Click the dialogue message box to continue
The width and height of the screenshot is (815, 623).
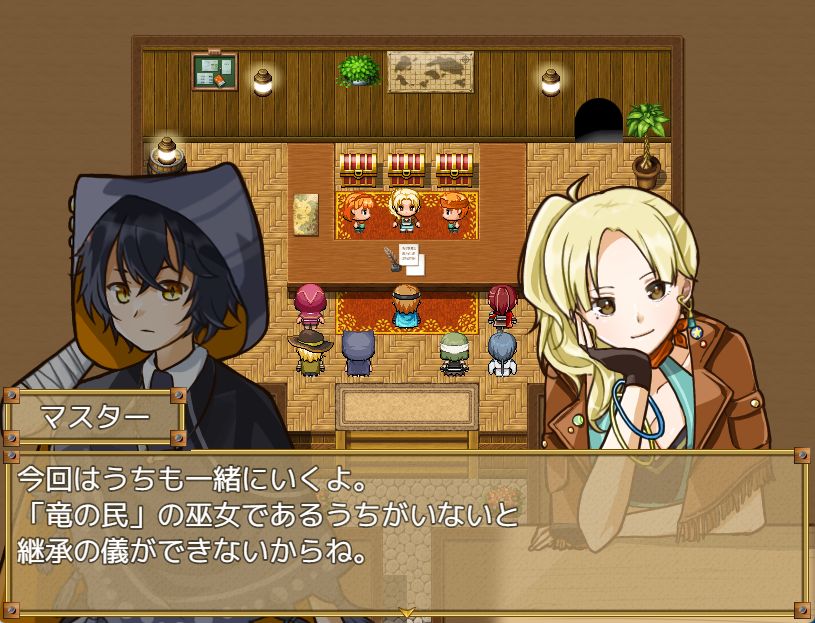[407, 530]
